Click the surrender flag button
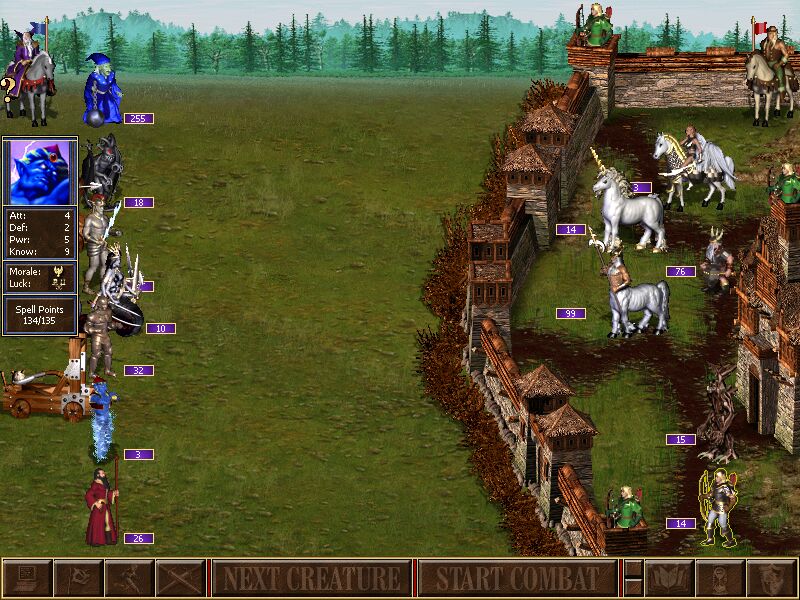 pos(78,578)
